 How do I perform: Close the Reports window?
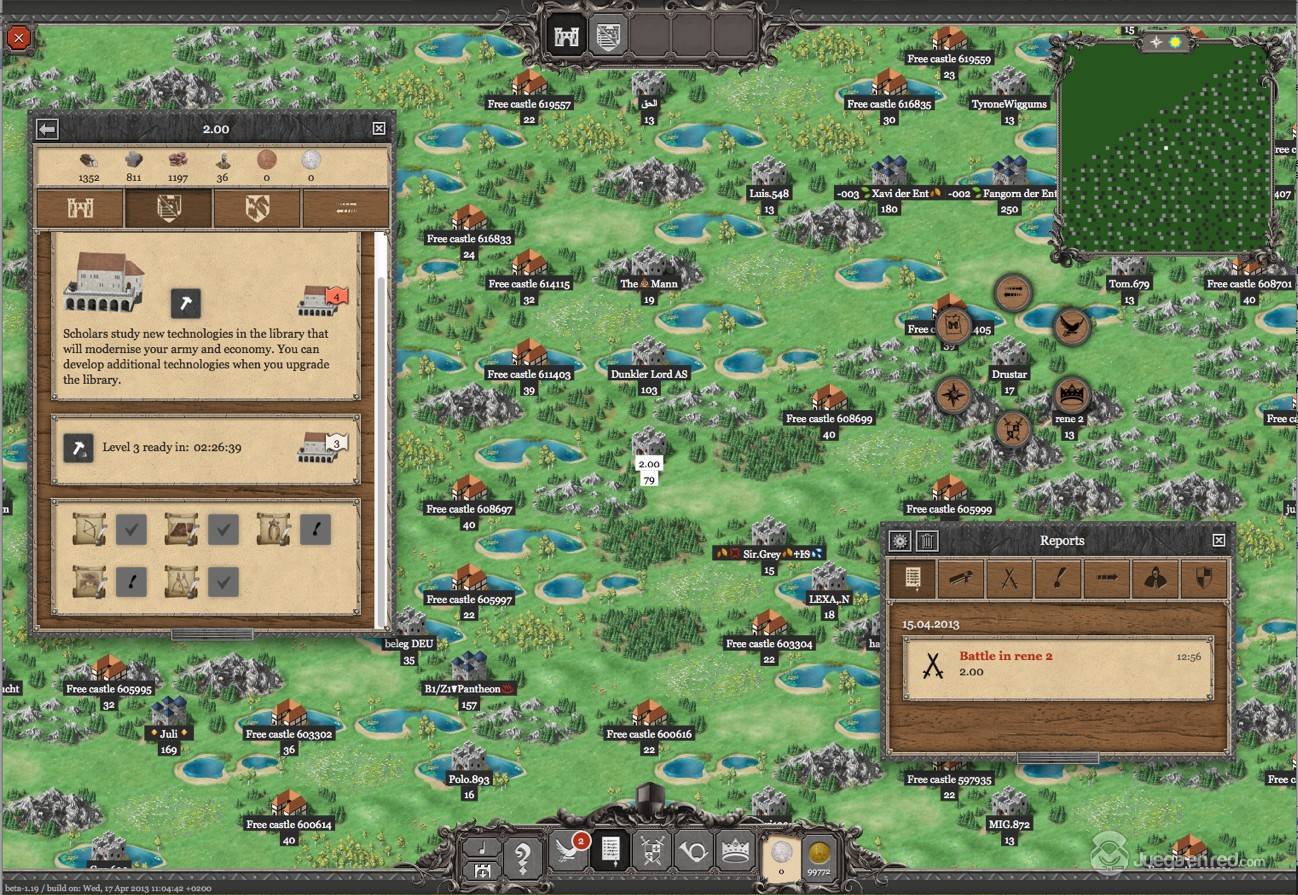click(1218, 540)
